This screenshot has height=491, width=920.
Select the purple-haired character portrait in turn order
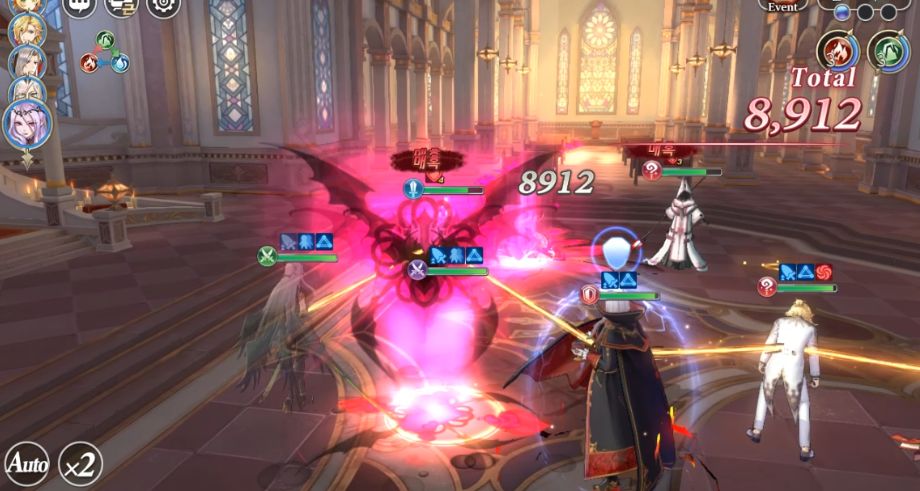26,124
